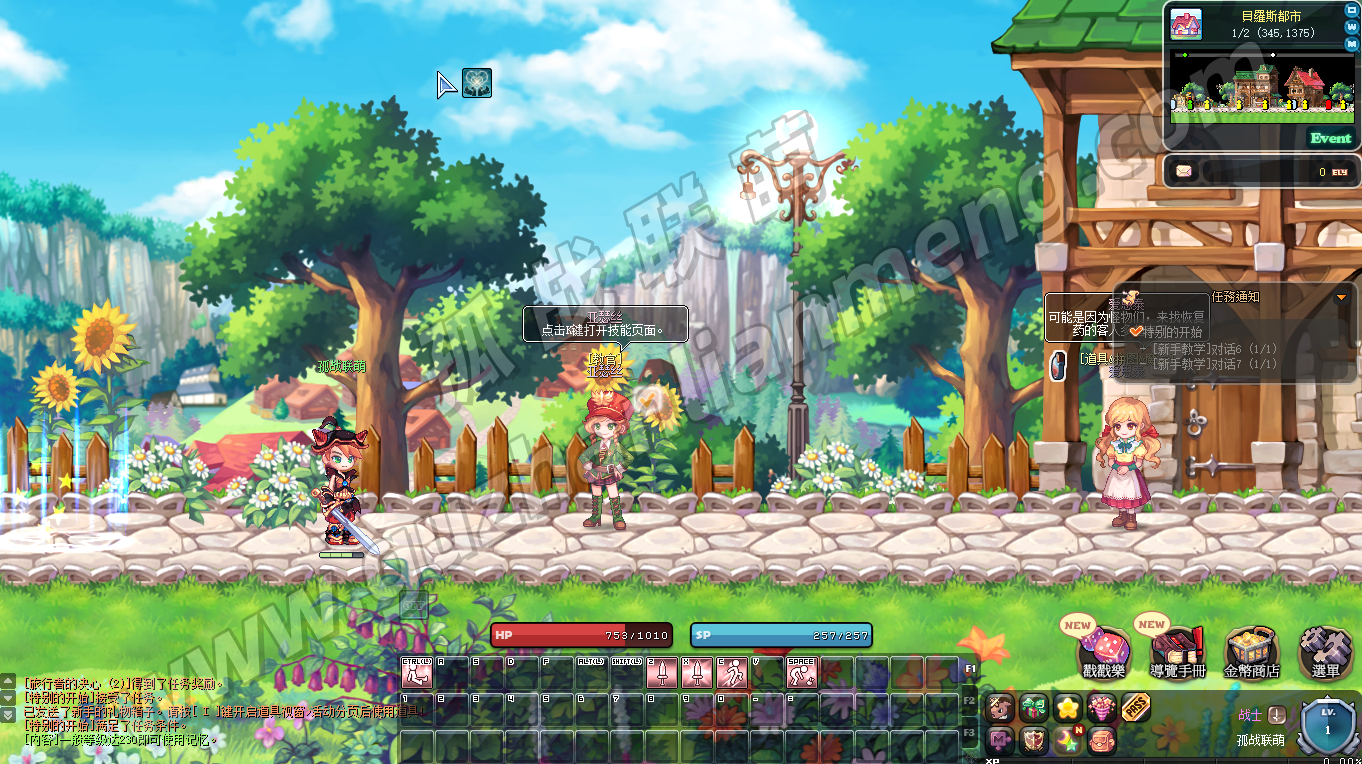
Task: Collapse the 任務通知 quest tracker arrow
Action: [1341, 297]
